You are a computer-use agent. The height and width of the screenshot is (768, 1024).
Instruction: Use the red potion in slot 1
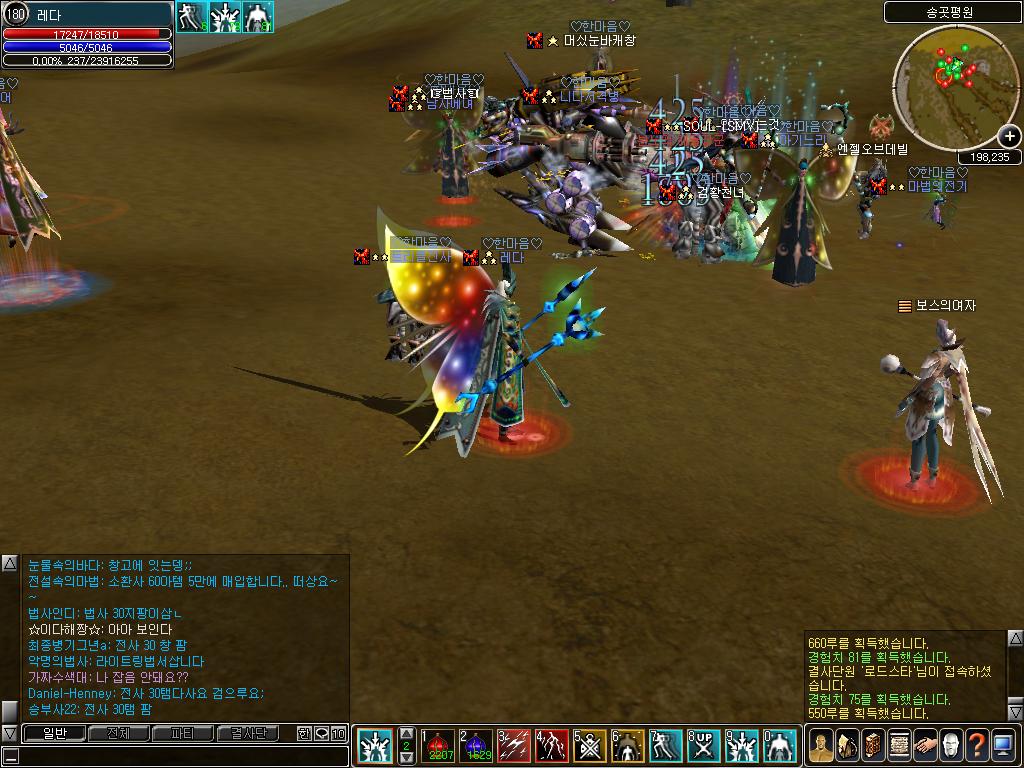click(x=439, y=745)
